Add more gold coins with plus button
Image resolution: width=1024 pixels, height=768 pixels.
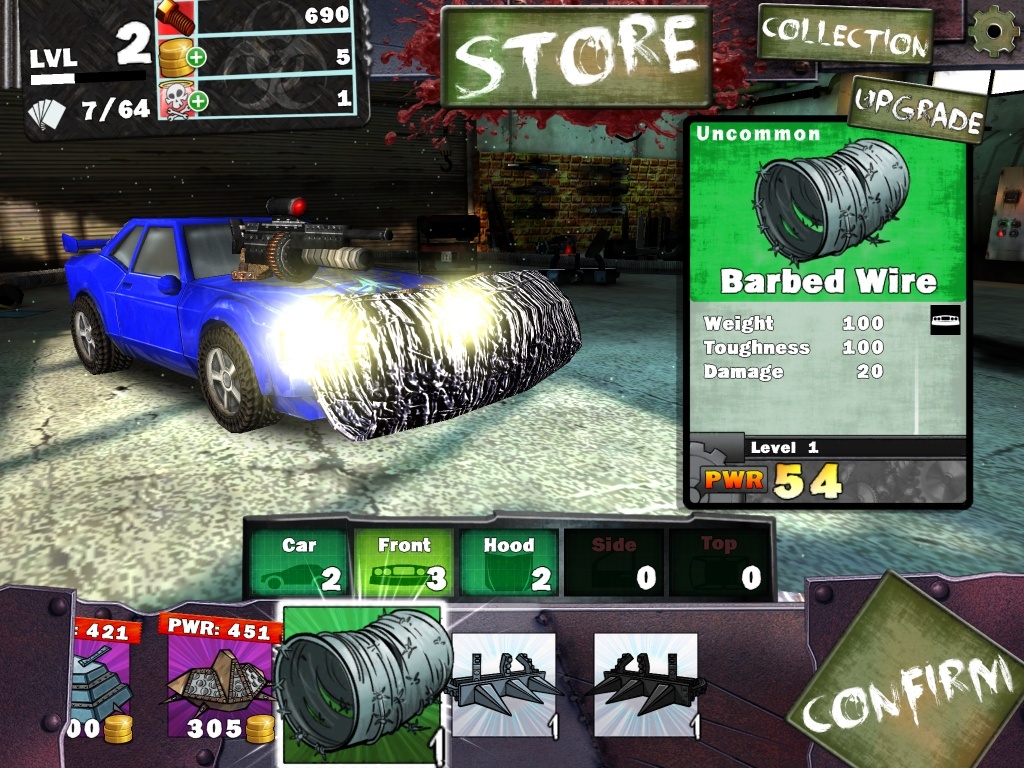click(197, 57)
